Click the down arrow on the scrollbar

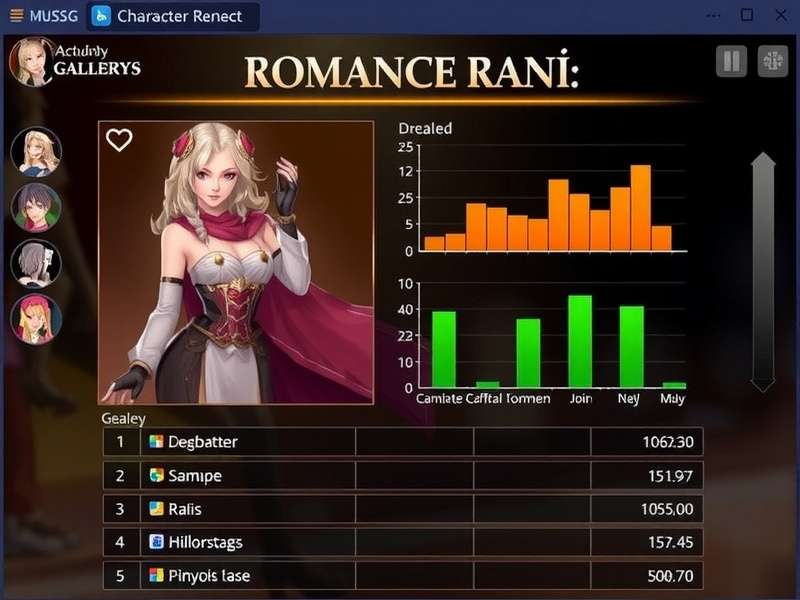pyautogui.click(x=763, y=383)
